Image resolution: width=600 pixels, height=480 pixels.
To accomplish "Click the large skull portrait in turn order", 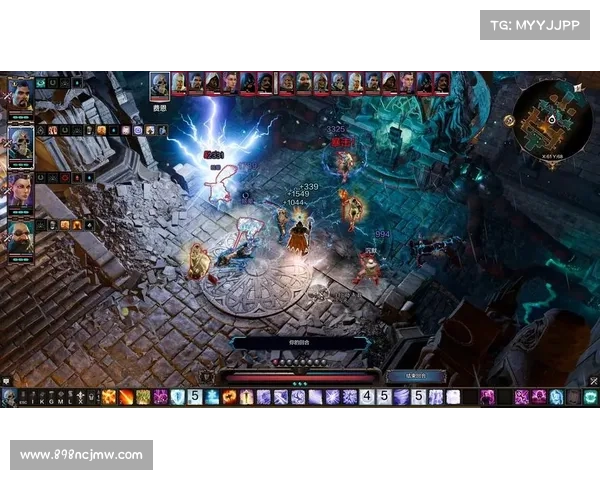I will tap(159, 83).
